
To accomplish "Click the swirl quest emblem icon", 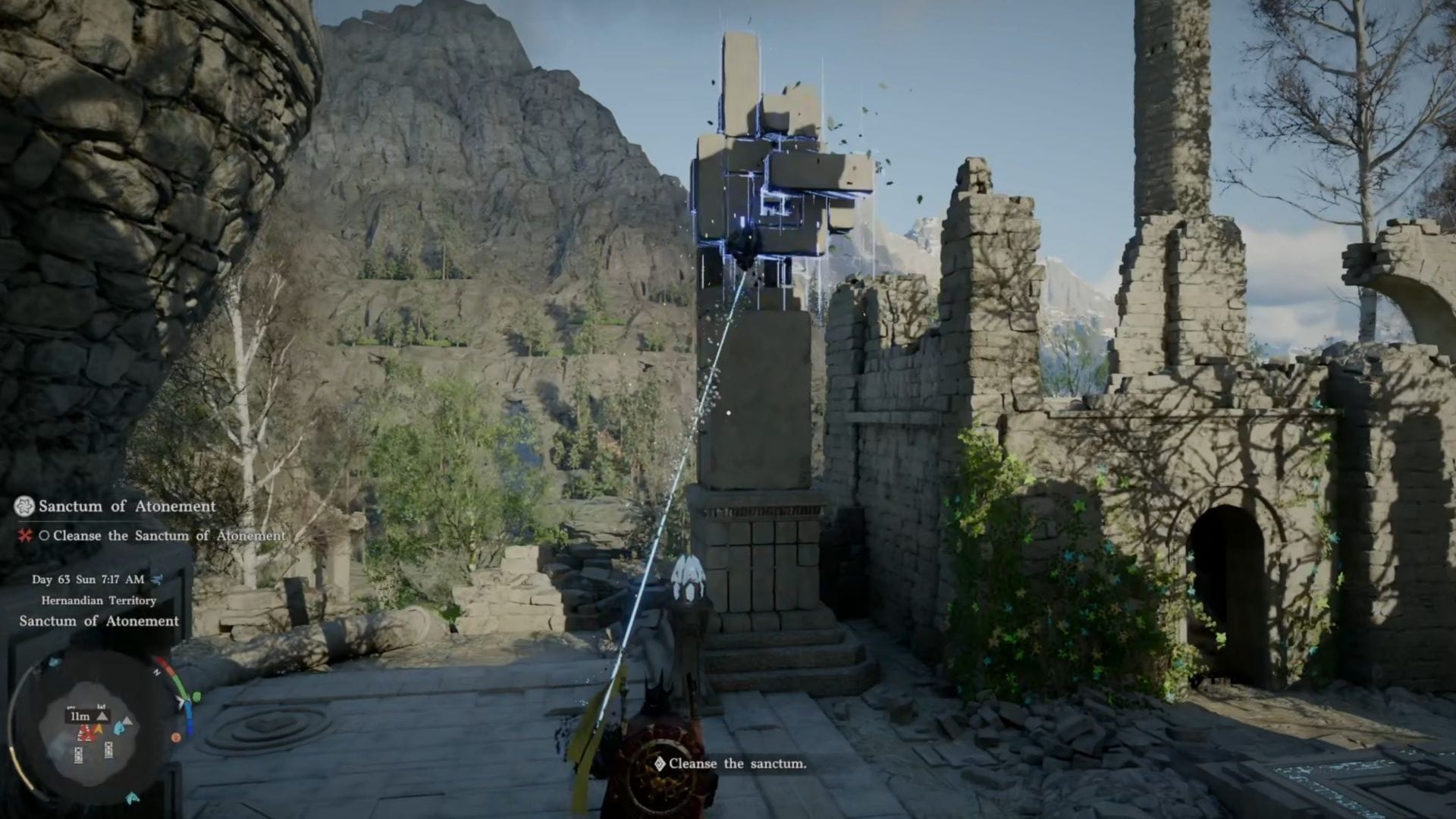I will click(25, 506).
